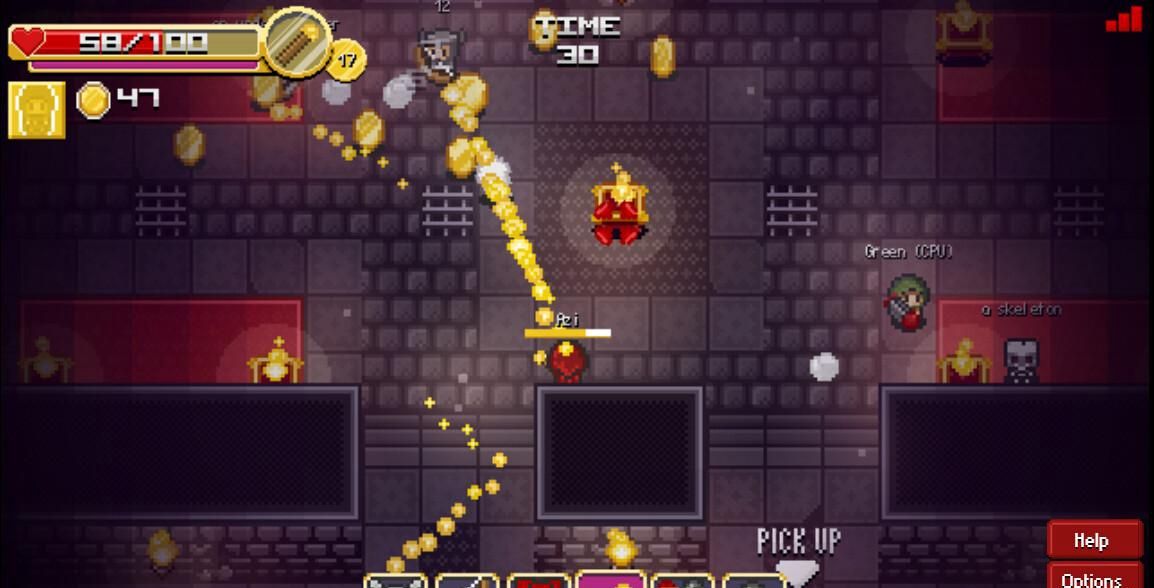Click the equipped weapon icon beside health bar

click(298, 42)
